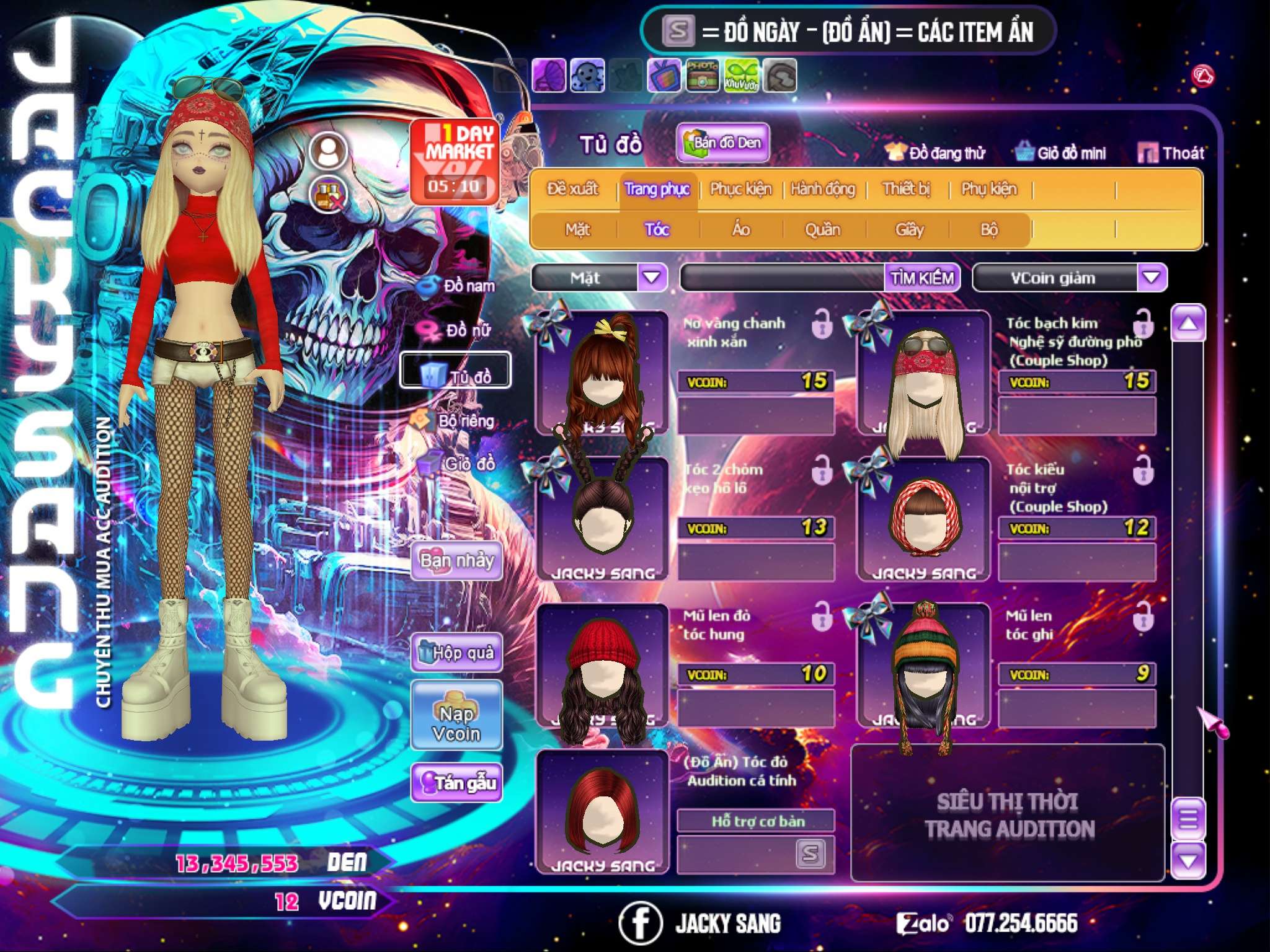Open the Bán đồ Den shop button
This screenshot has height=952, width=1270.
(722, 143)
